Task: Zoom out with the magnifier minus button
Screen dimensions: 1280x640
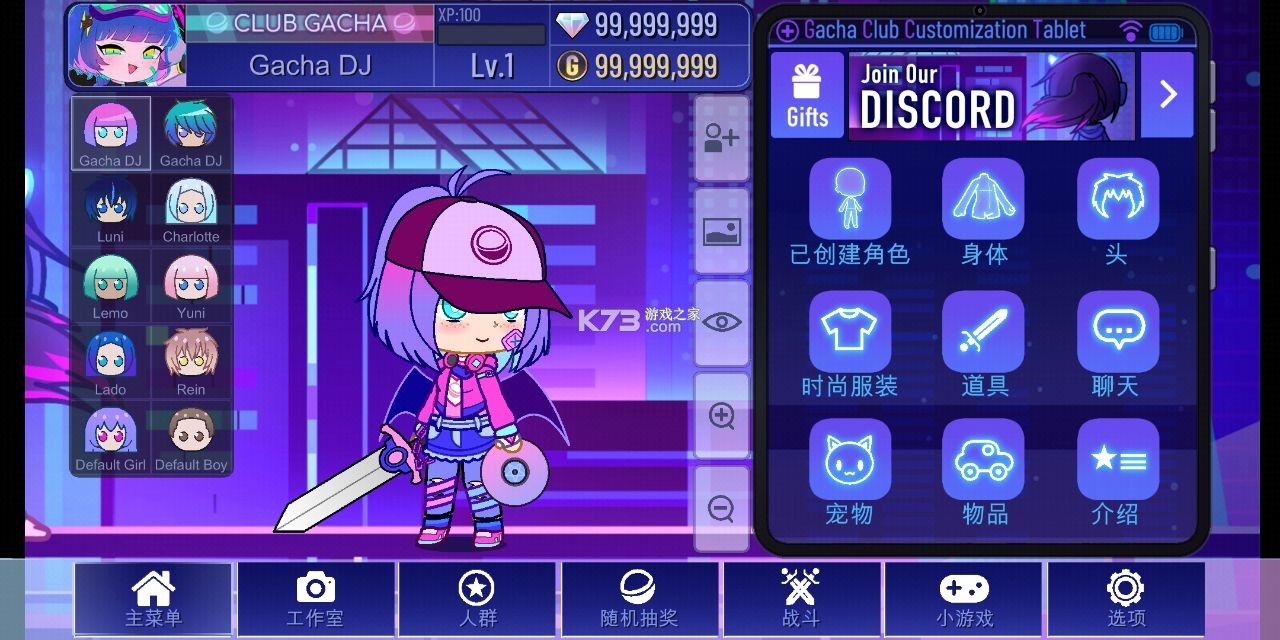Action: [x=721, y=508]
